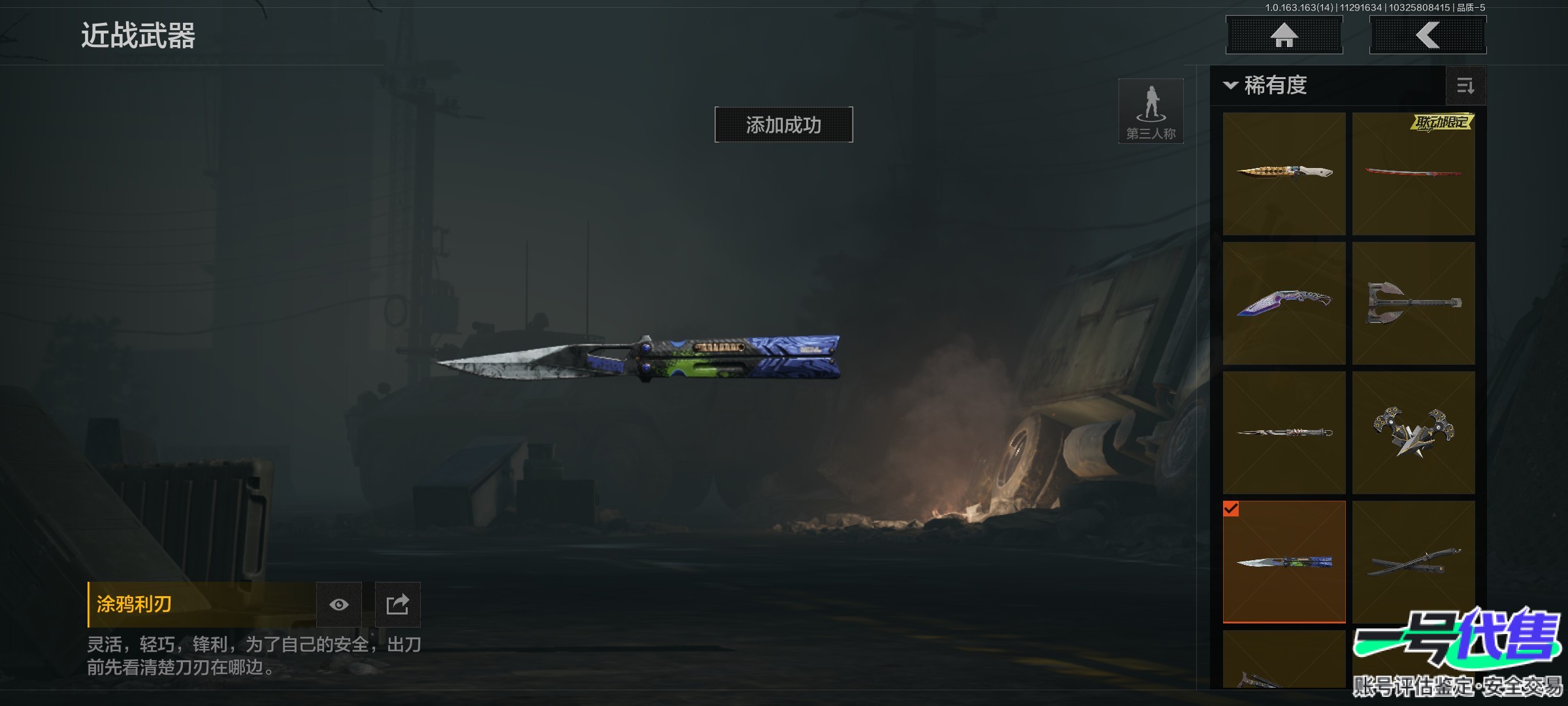Select the golden knife skin
The height and width of the screenshot is (706, 1568).
[1284, 173]
